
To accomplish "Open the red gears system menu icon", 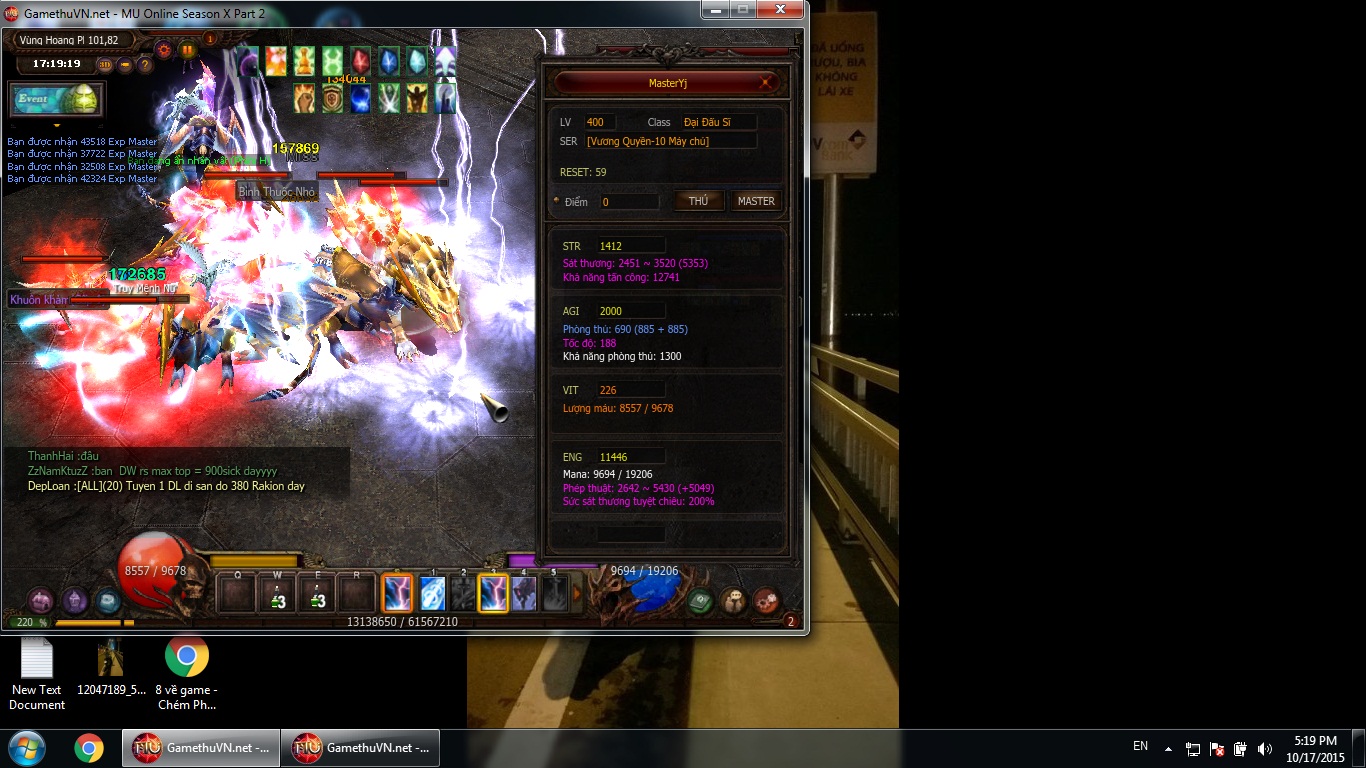I will tap(767, 601).
